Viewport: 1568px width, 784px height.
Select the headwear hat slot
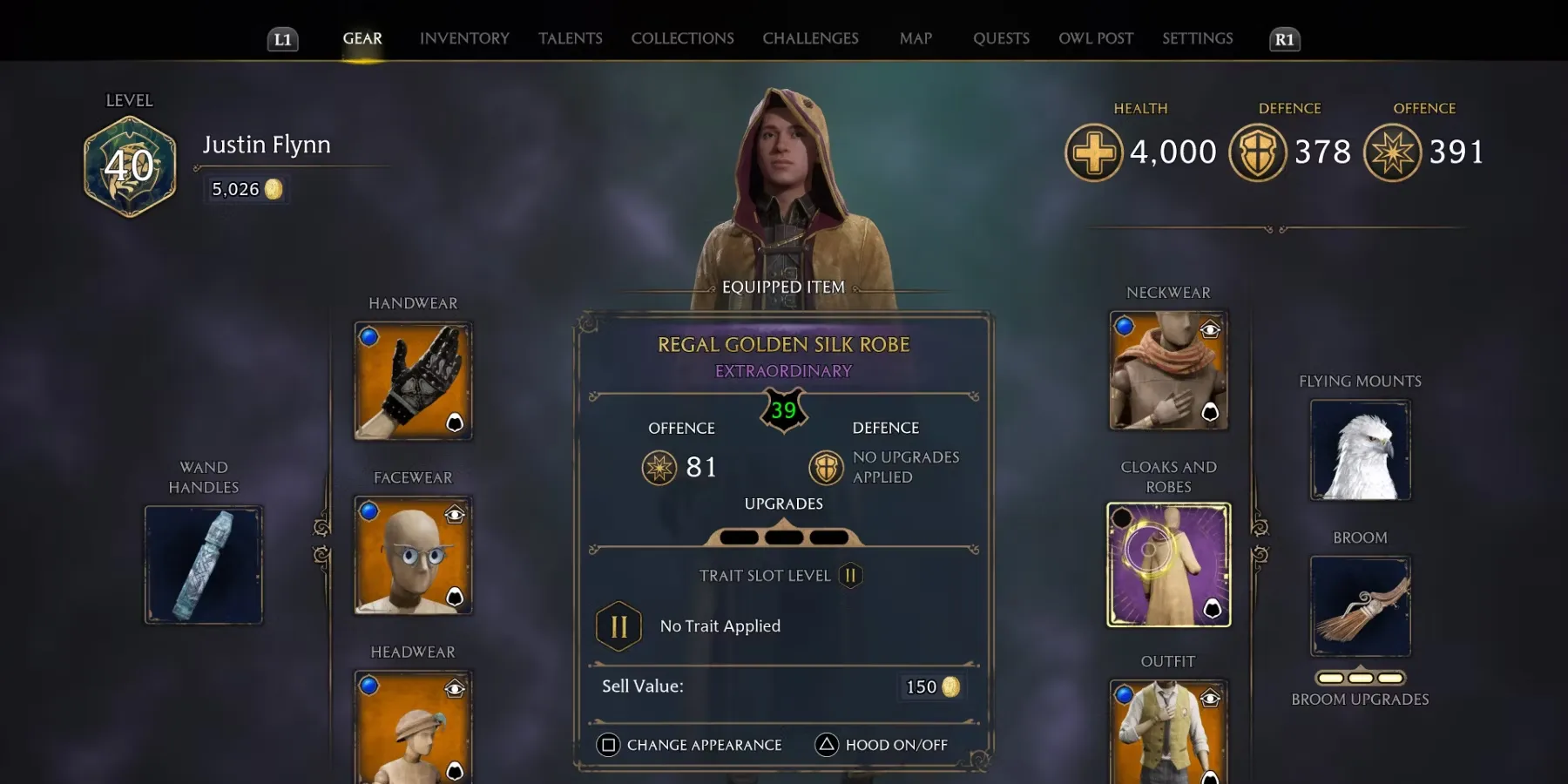coord(413,727)
